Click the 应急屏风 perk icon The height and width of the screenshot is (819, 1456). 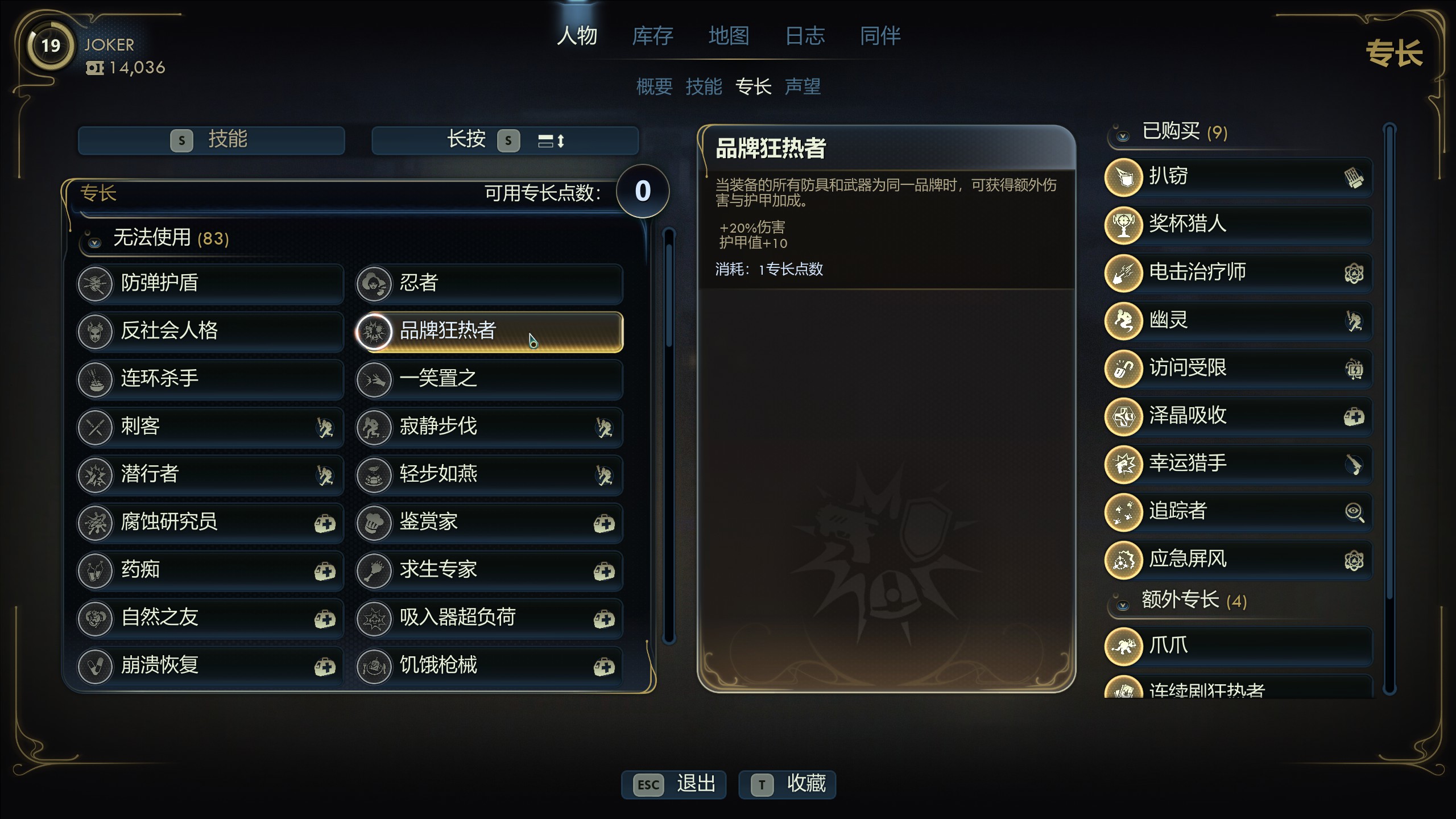point(1124,560)
